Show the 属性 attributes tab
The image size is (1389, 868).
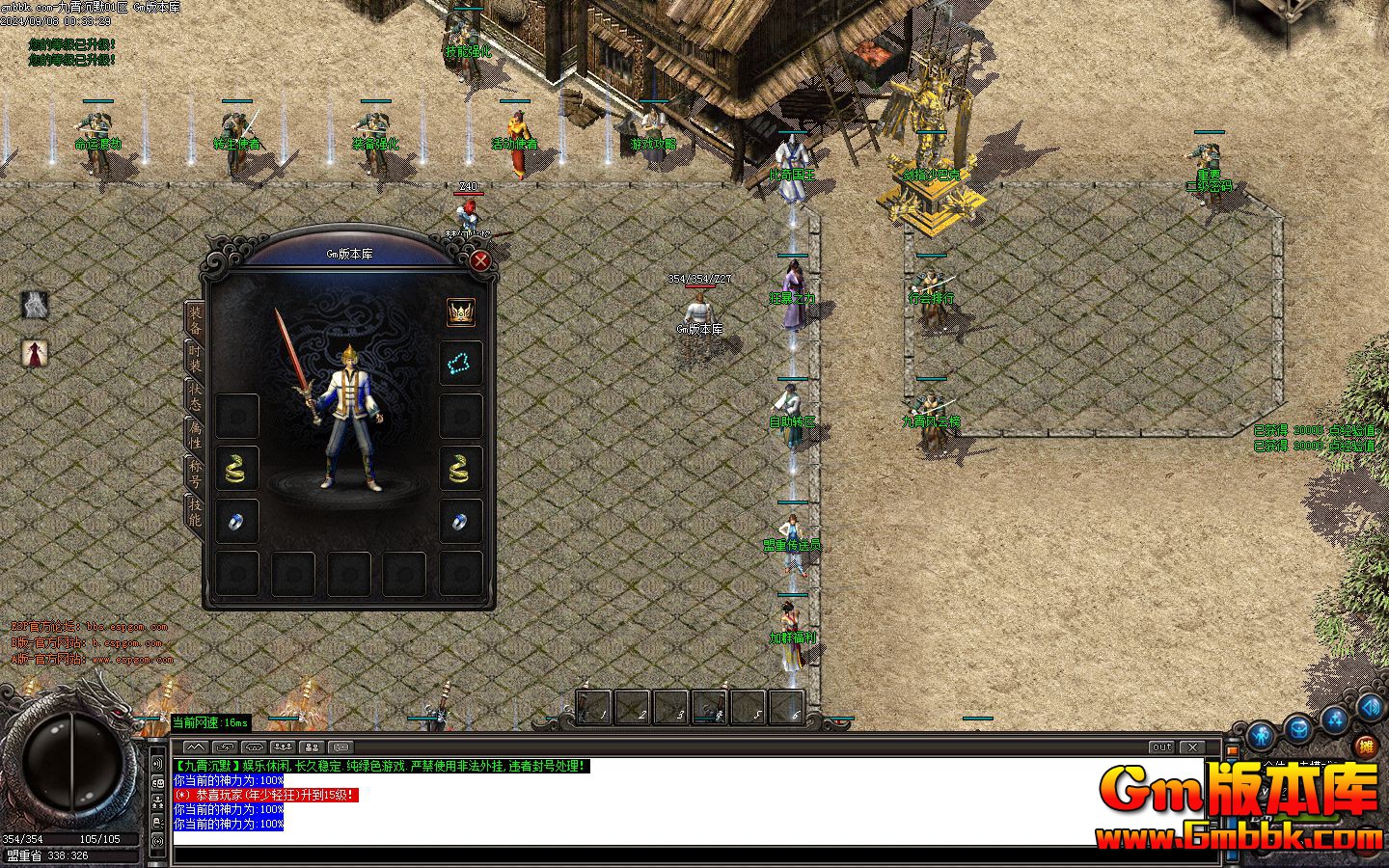click(x=195, y=435)
